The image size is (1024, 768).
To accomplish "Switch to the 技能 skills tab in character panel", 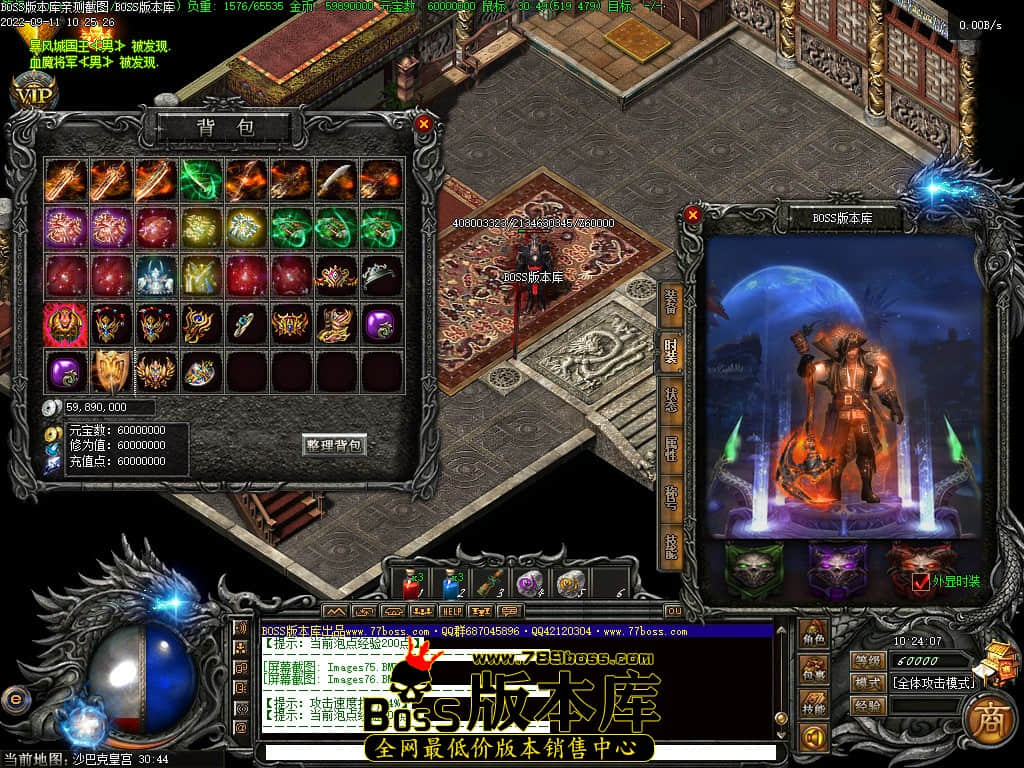I will tap(670, 543).
